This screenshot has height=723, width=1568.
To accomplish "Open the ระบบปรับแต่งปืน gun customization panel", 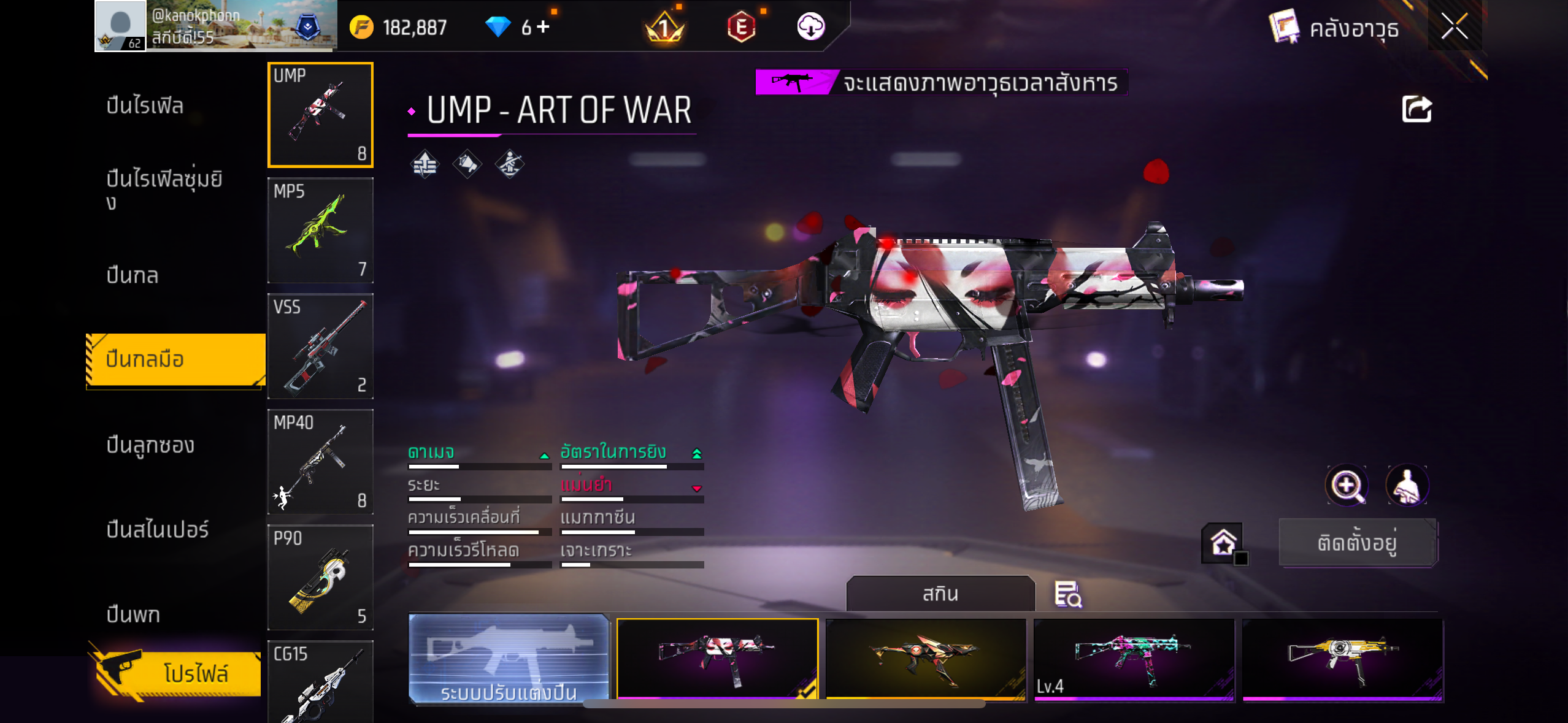I will [x=509, y=659].
